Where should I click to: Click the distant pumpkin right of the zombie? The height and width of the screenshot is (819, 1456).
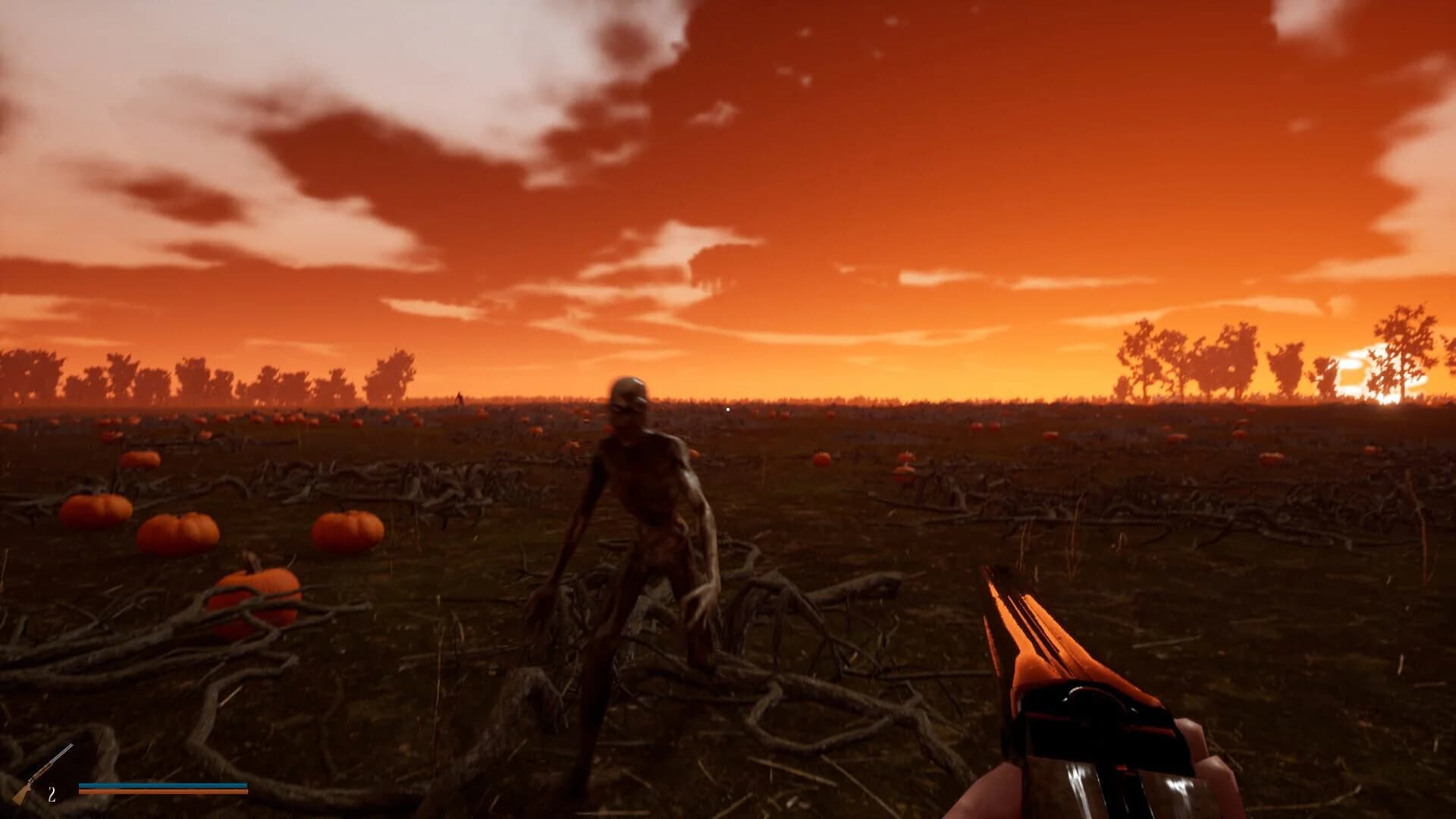coord(823,459)
